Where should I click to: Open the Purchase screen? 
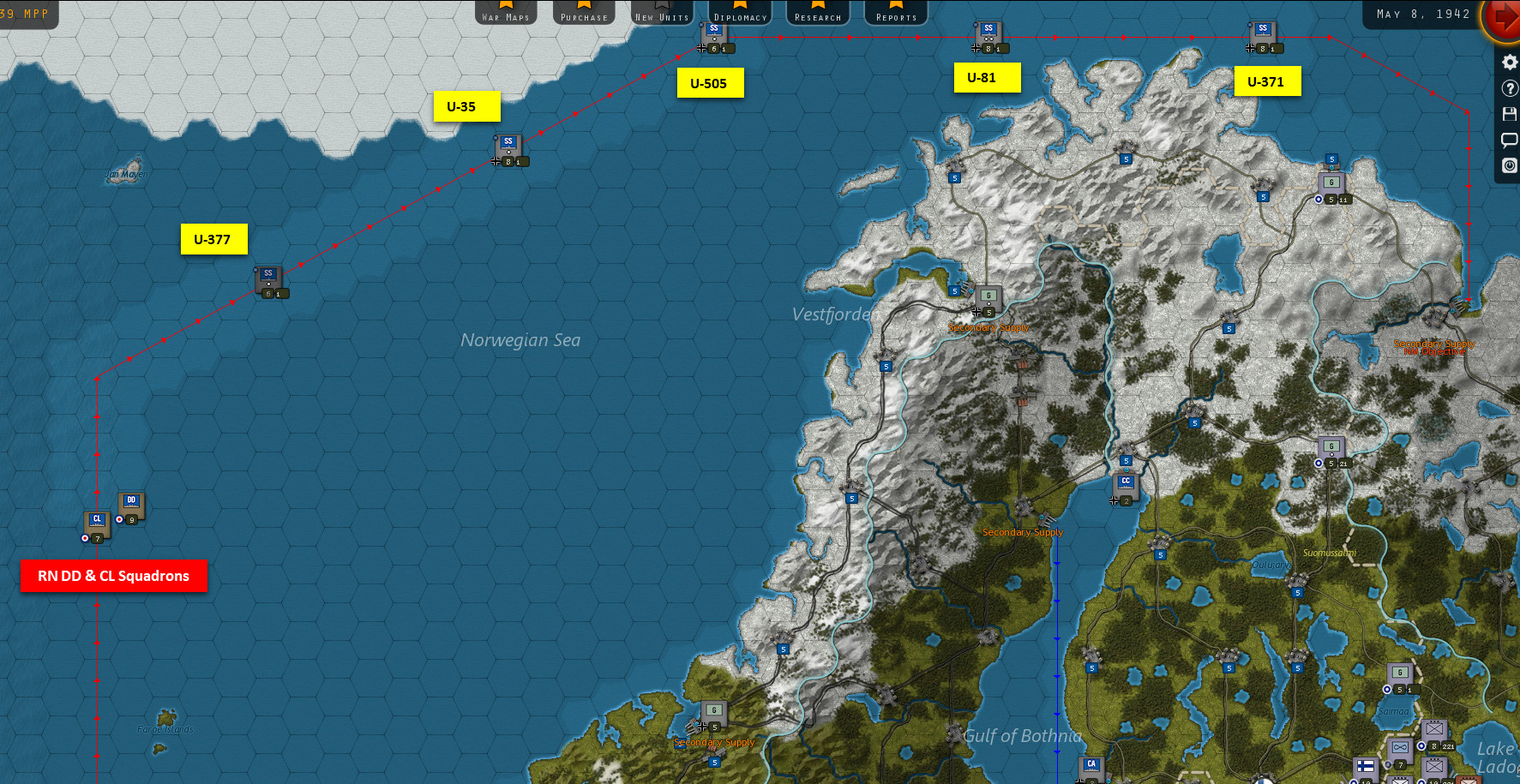tap(584, 12)
